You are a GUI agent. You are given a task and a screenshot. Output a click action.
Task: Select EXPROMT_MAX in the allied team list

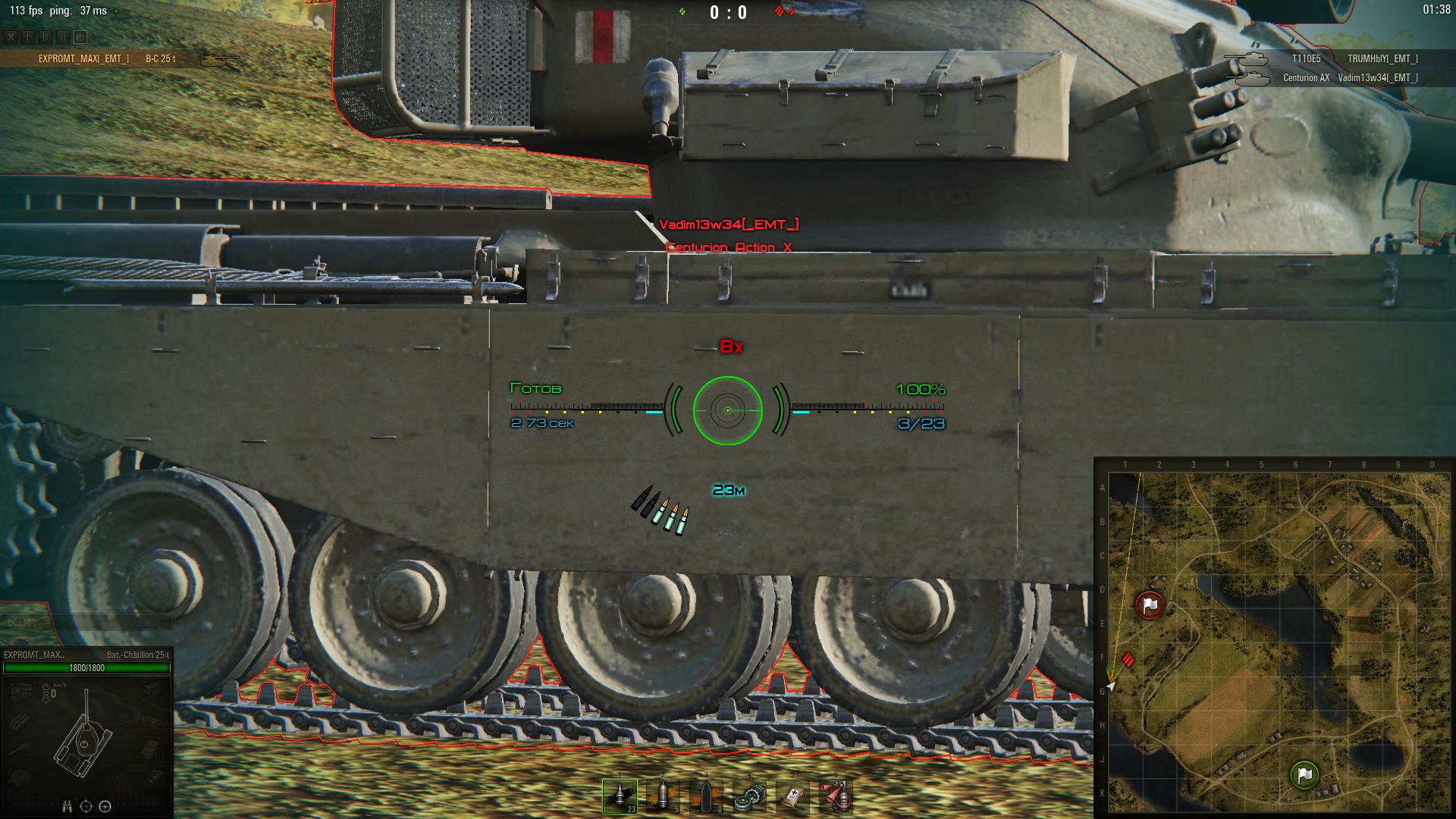pyautogui.click(x=83, y=59)
